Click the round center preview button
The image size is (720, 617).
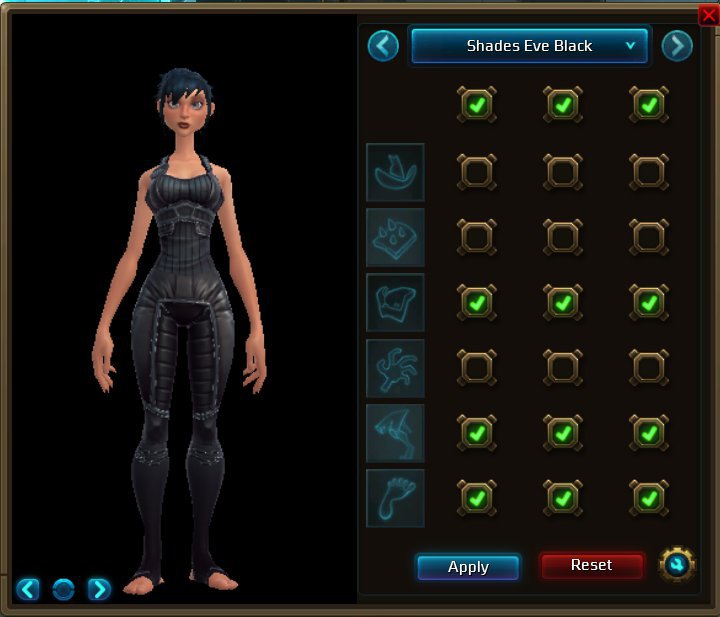[63, 589]
